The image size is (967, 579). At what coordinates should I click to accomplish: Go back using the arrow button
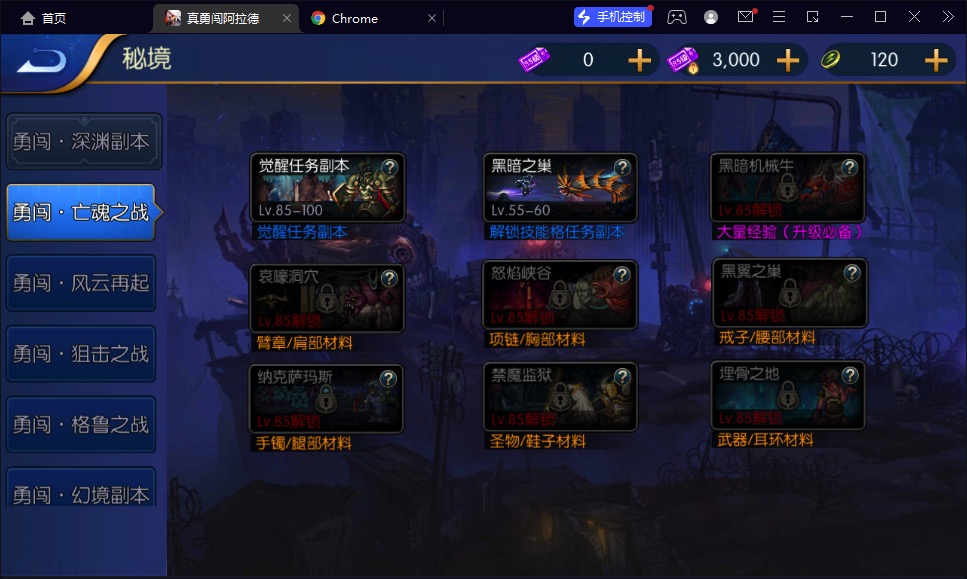[x=42, y=61]
